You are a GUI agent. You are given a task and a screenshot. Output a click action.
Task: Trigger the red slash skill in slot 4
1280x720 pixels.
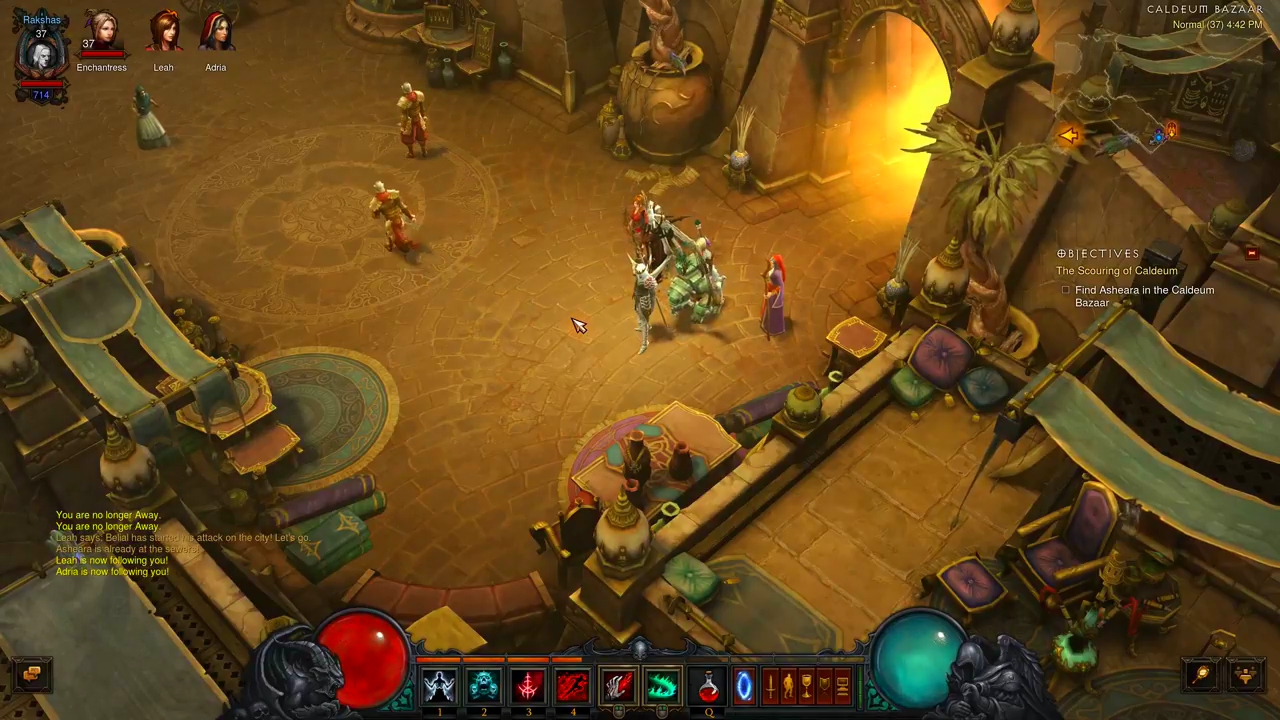(x=572, y=686)
